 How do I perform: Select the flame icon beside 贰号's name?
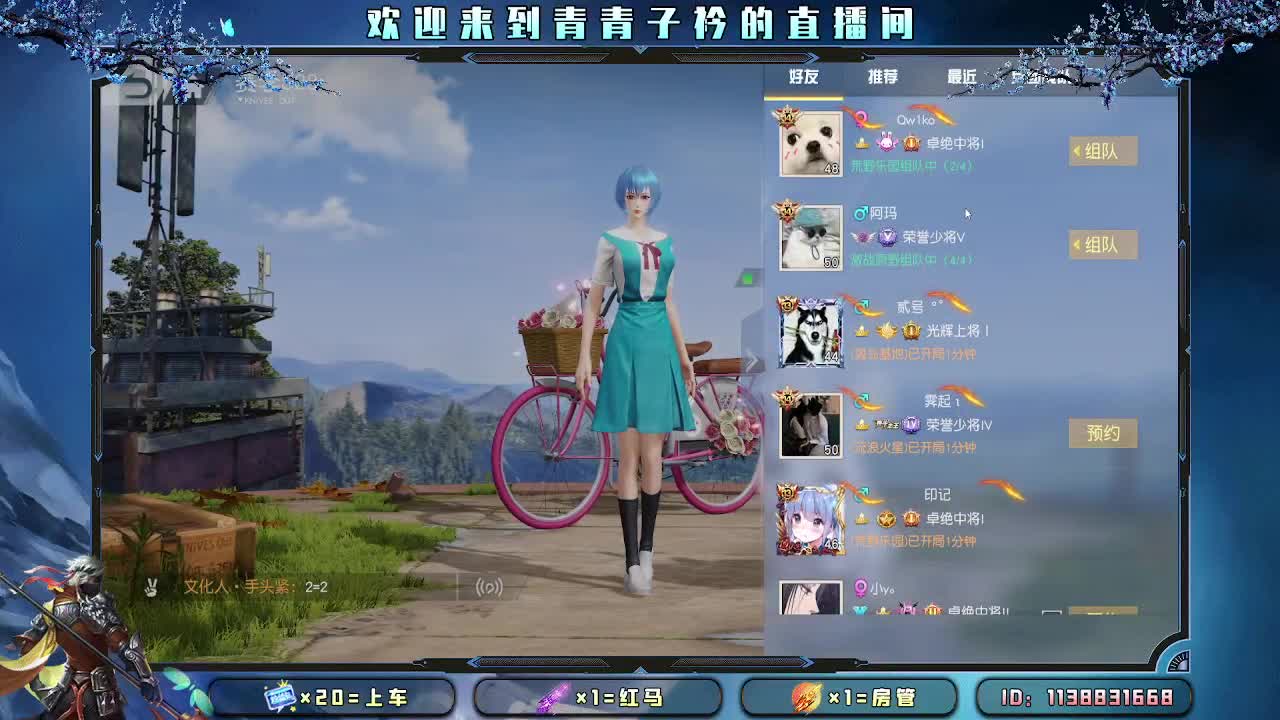coord(950,304)
